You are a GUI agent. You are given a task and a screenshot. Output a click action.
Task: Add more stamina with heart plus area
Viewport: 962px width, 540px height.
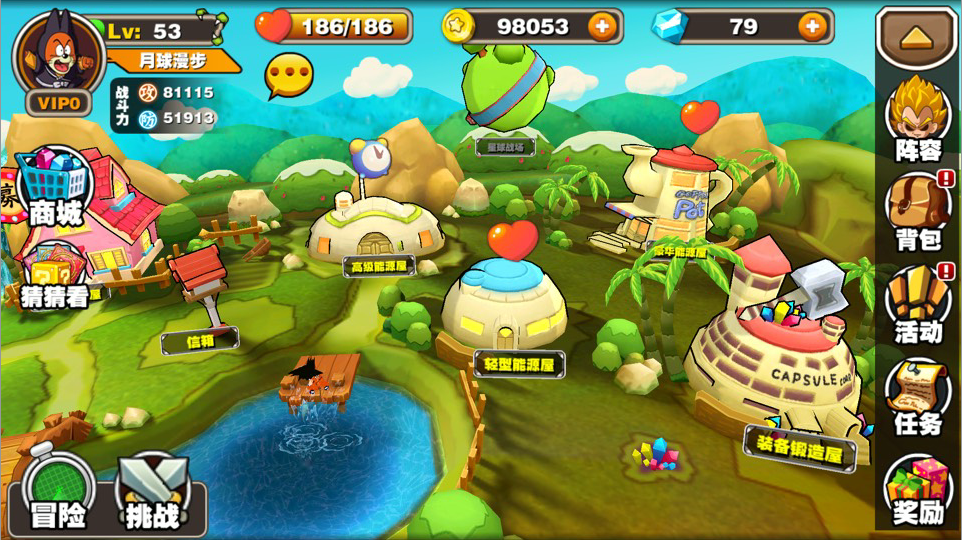[335, 27]
